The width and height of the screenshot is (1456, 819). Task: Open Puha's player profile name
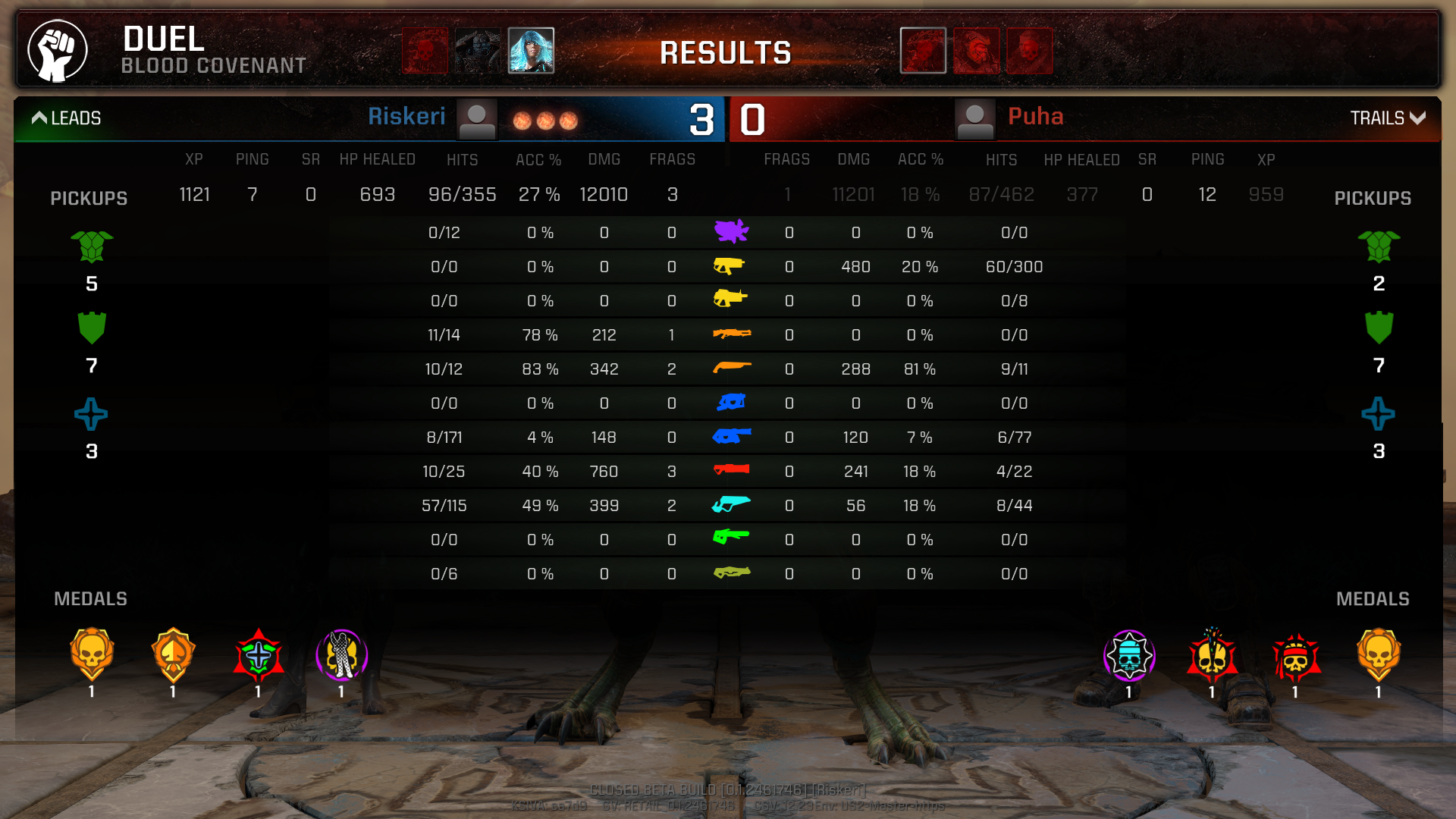(x=1035, y=117)
